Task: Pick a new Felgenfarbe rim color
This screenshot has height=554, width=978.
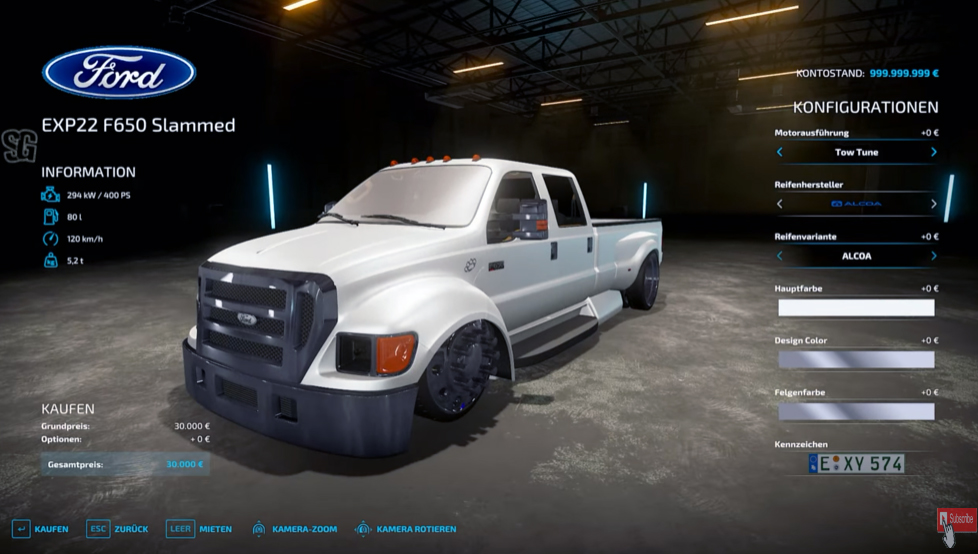Action: point(856,412)
